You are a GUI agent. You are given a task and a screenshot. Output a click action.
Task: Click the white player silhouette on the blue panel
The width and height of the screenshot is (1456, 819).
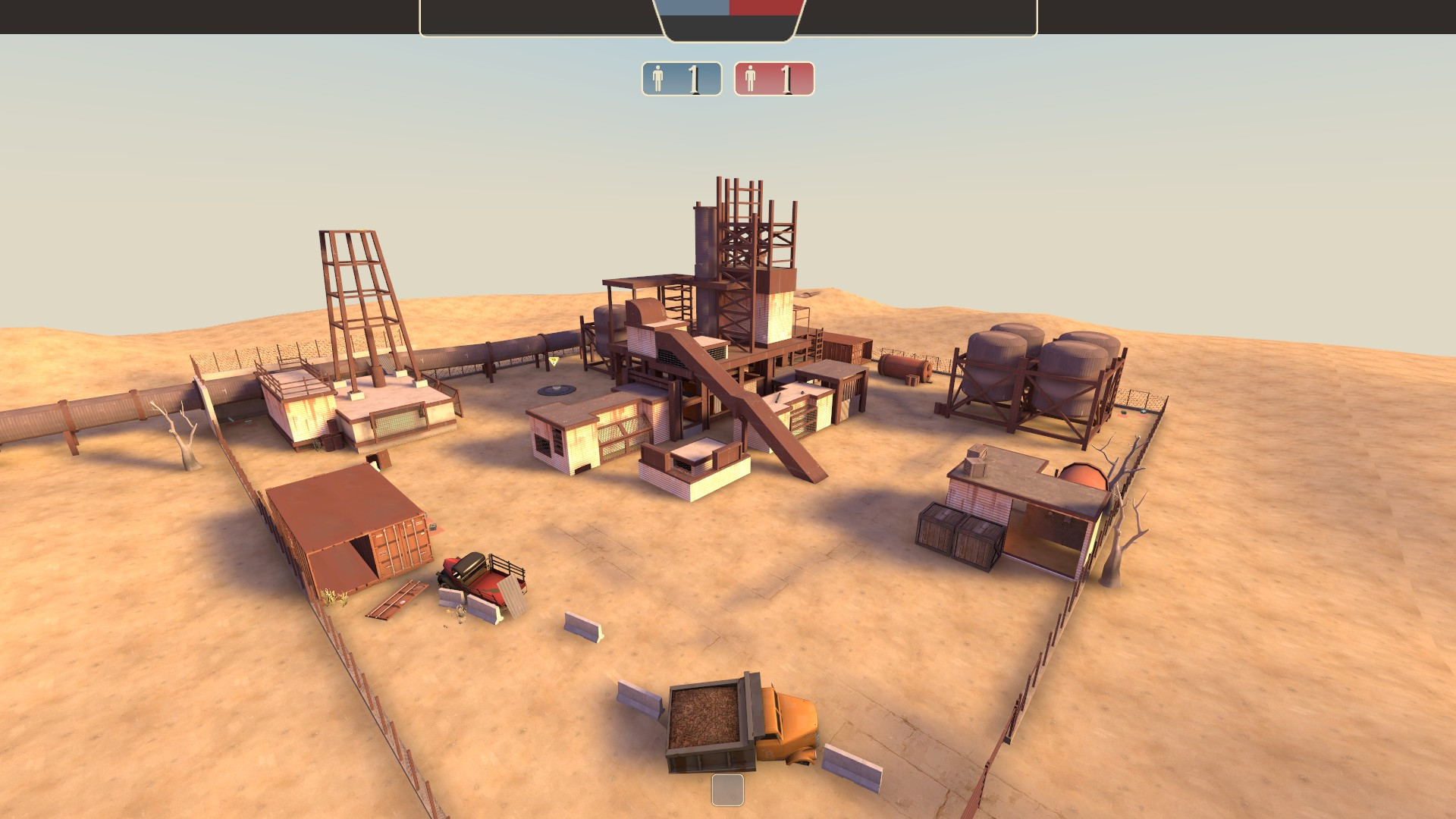coord(657,78)
